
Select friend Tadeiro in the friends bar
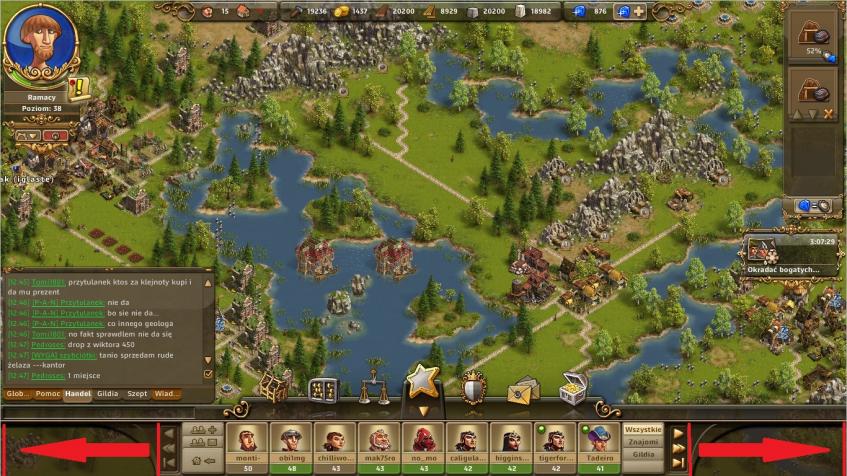[x=598, y=443]
